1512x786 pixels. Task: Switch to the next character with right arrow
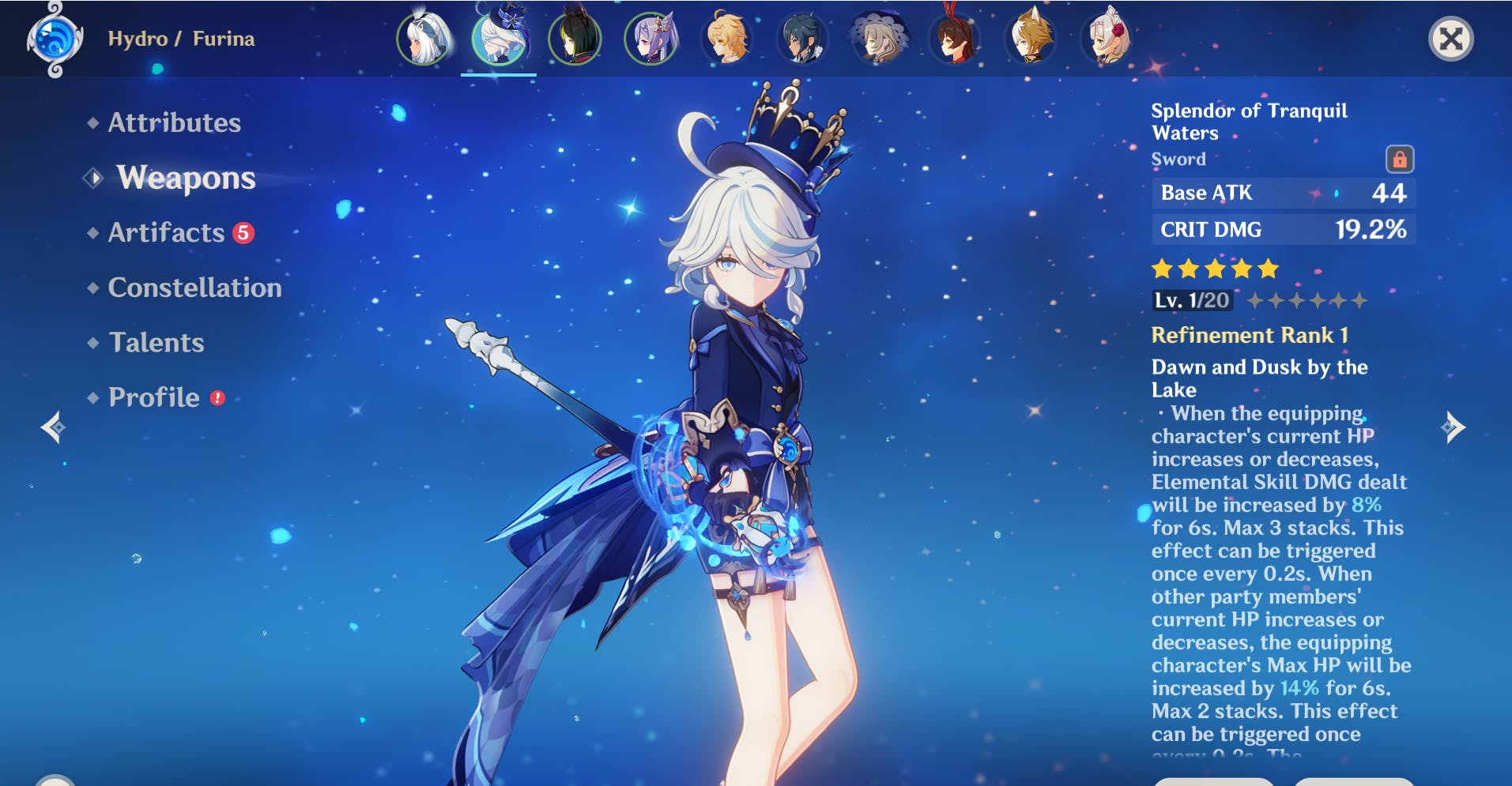(1453, 427)
